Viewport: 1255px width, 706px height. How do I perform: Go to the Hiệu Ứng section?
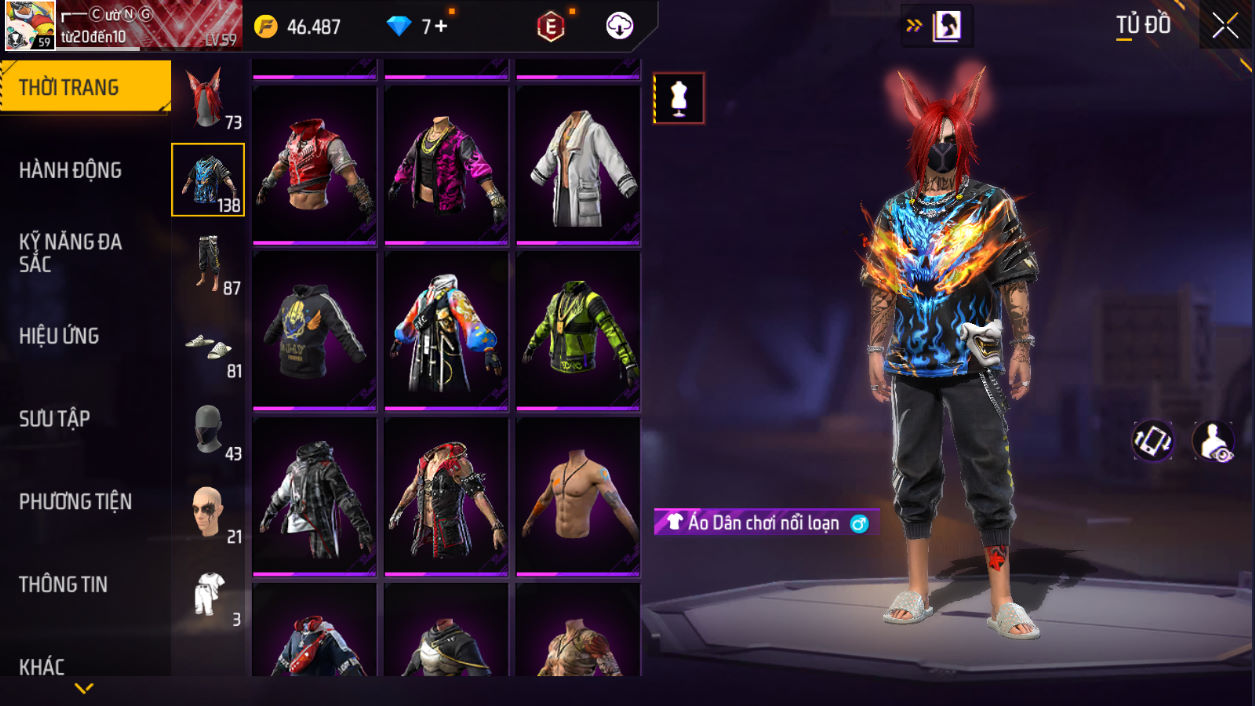[x=59, y=336]
